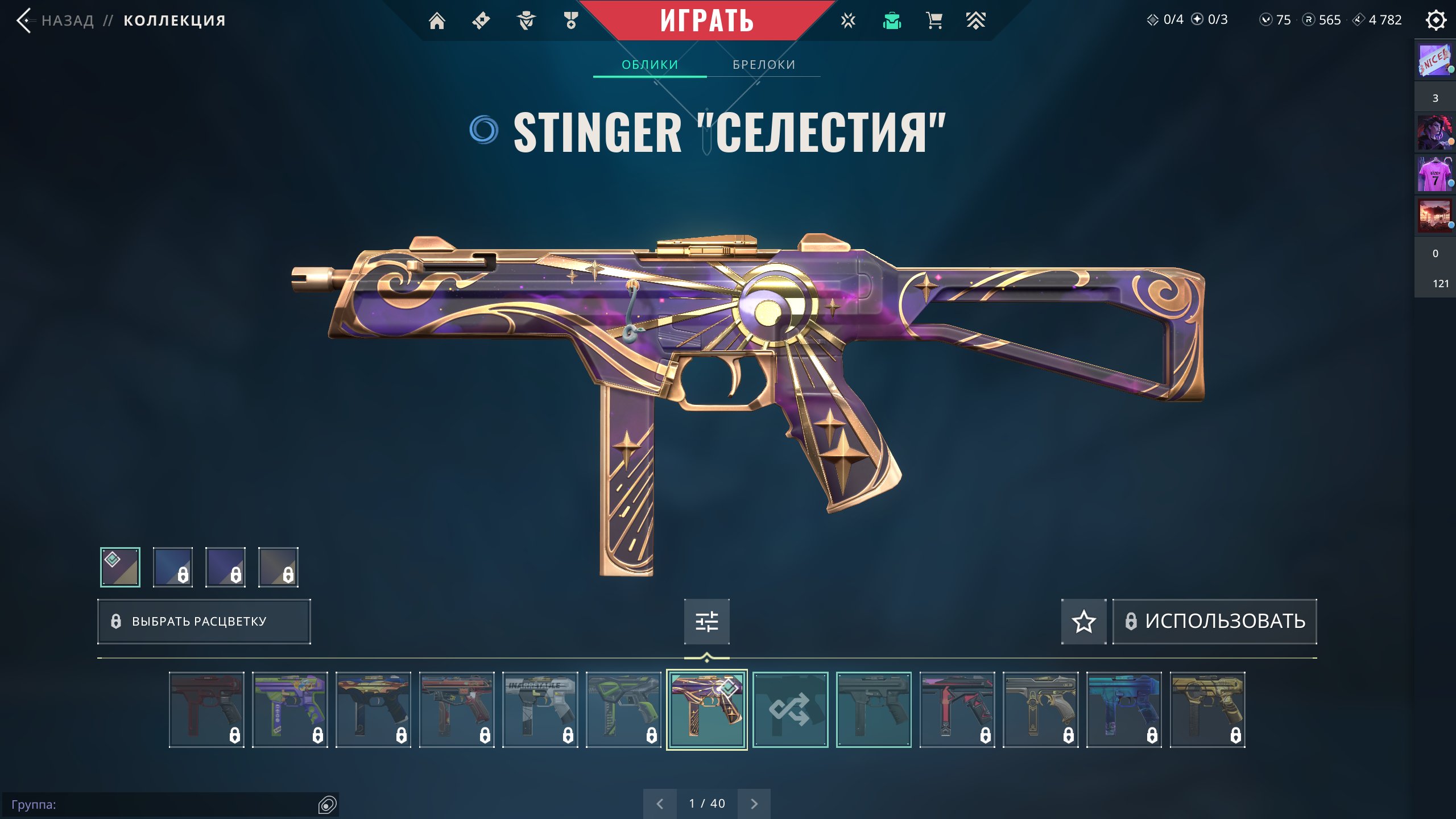
Task: Open the filter sliders button
Action: (x=706, y=621)
